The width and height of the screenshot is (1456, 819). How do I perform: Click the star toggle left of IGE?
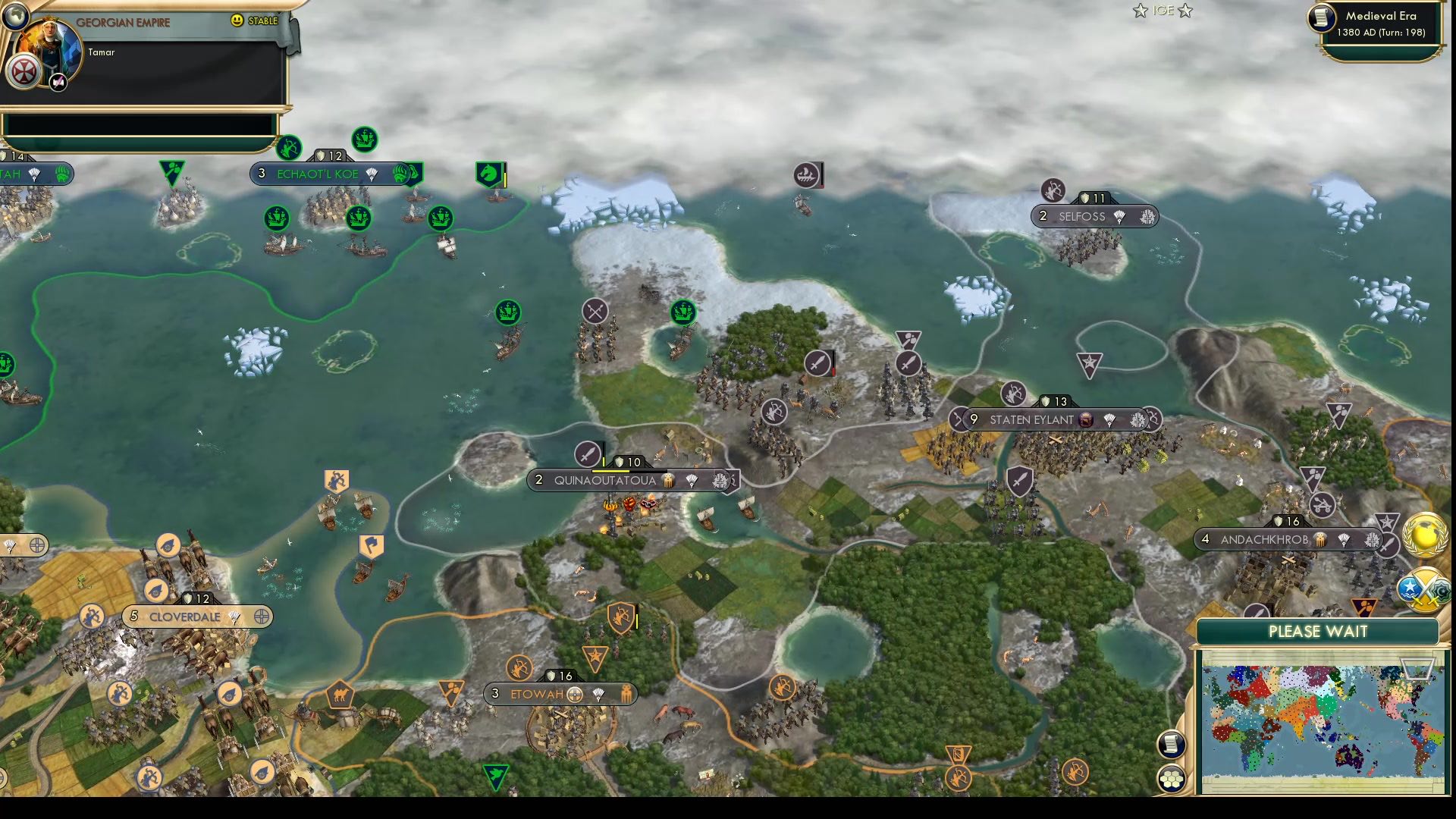tap(1139, 11)
